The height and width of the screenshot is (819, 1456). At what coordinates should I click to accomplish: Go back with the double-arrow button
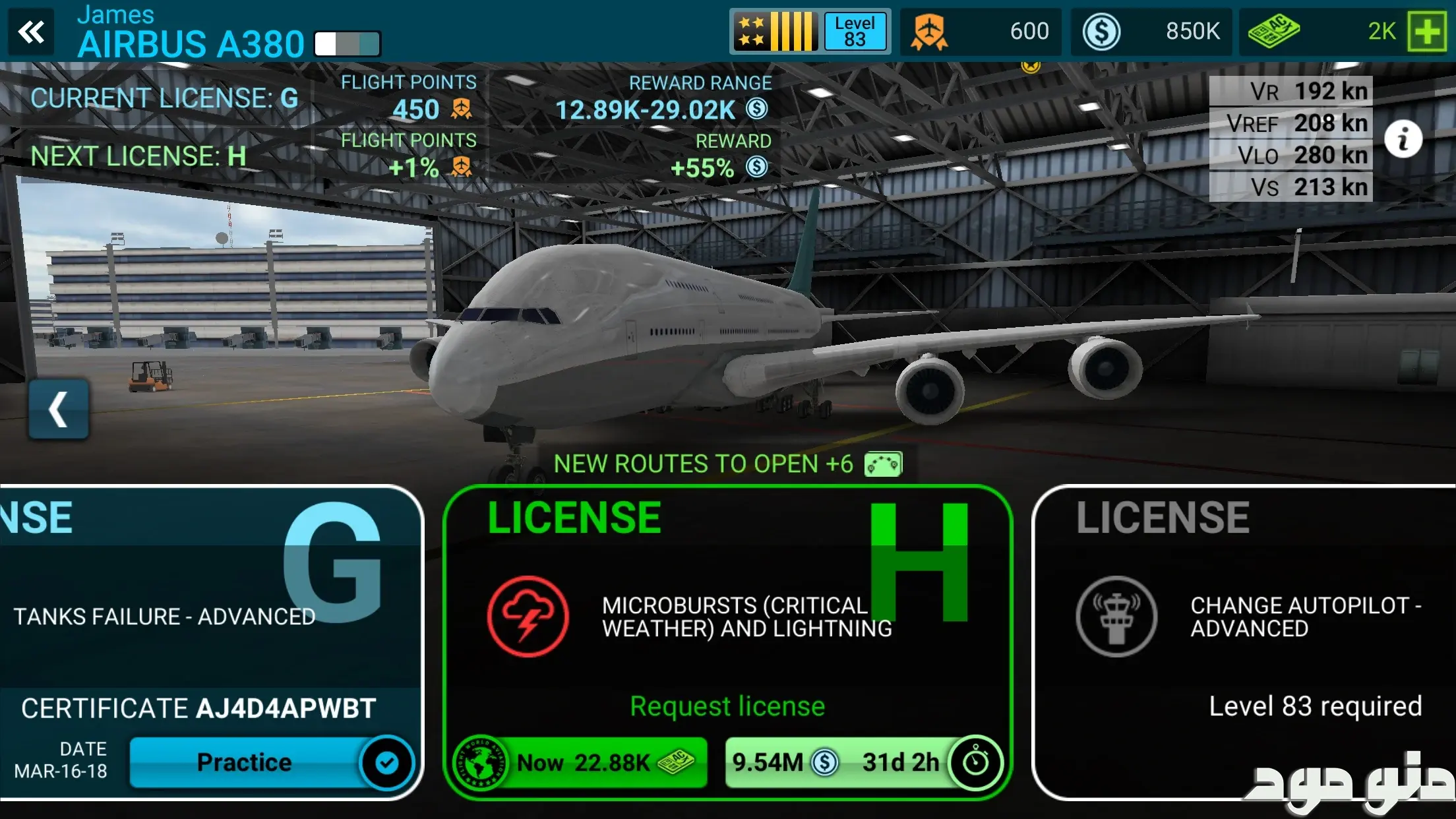tap(31, 31)
